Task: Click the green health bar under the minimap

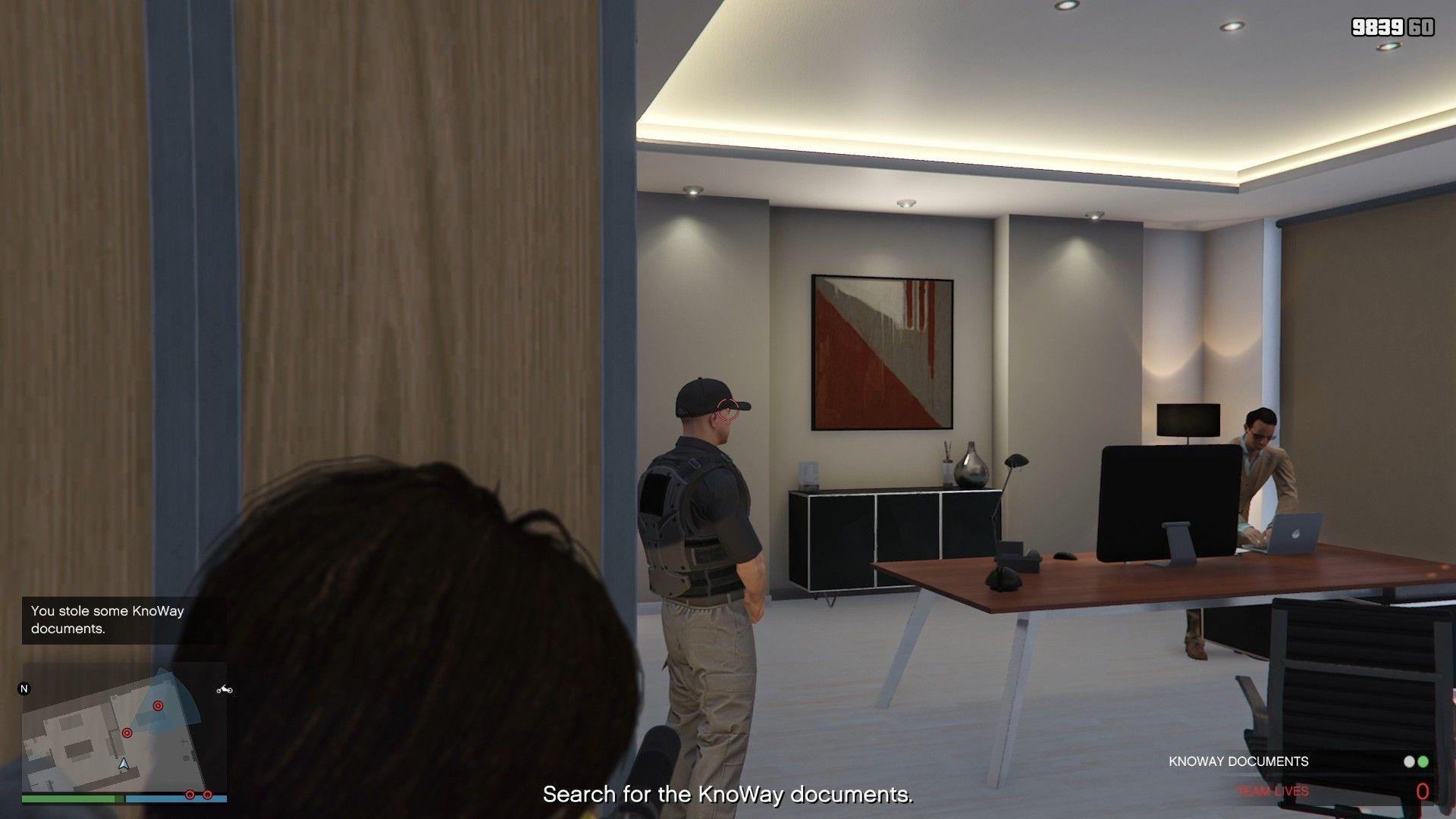Action: point(68,799)
